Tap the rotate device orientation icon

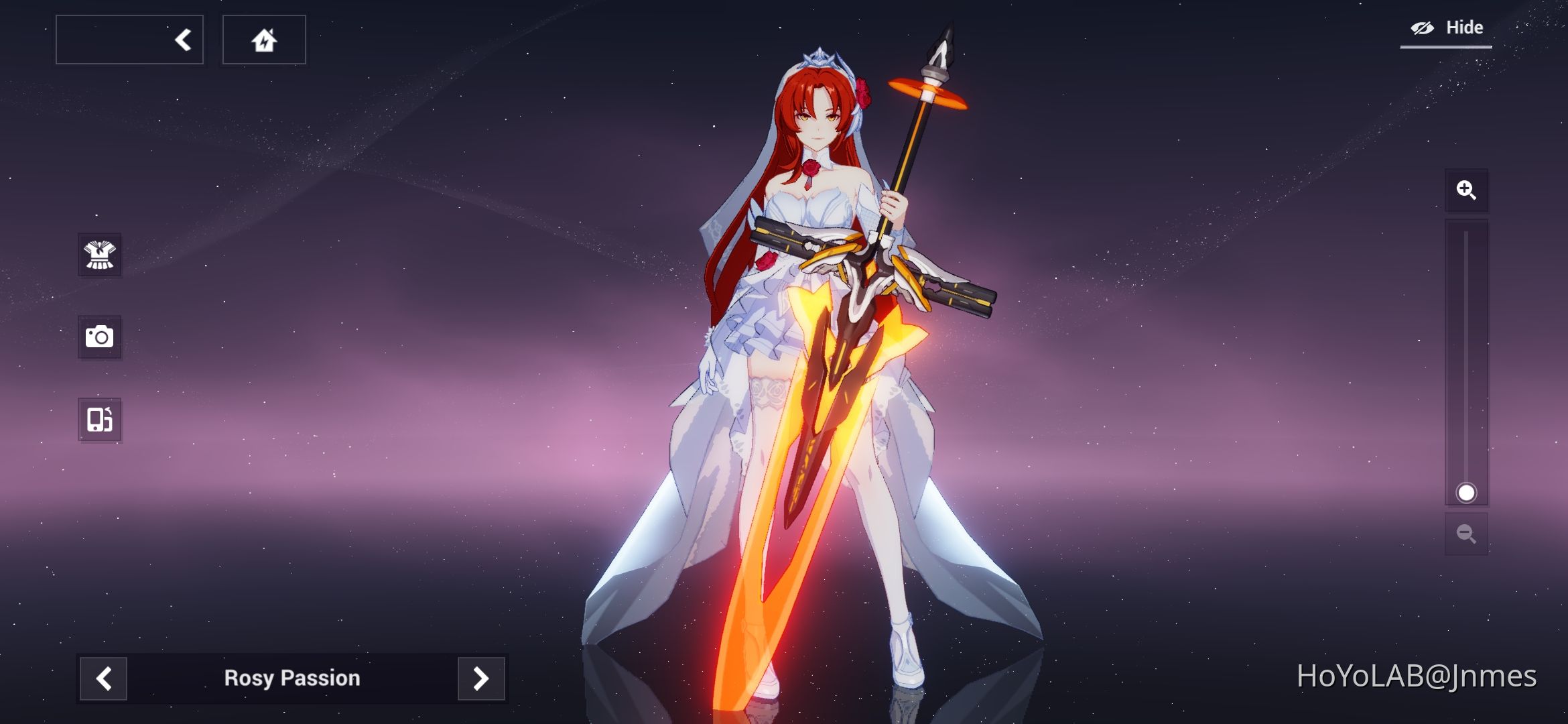coord(99,420)
